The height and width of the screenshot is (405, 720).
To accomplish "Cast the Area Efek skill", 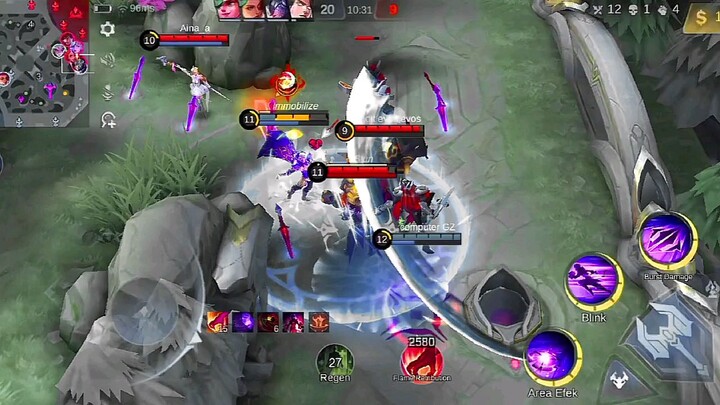I will 552,357.
